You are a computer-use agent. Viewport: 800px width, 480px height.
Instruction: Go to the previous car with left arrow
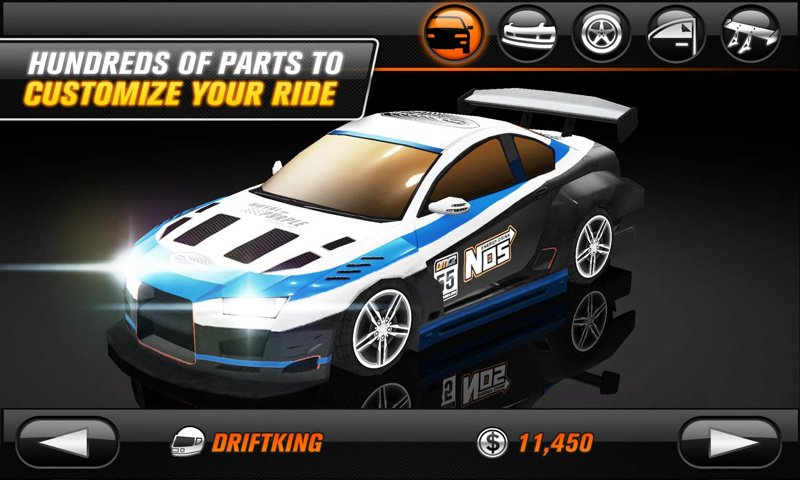coord(68,441)
